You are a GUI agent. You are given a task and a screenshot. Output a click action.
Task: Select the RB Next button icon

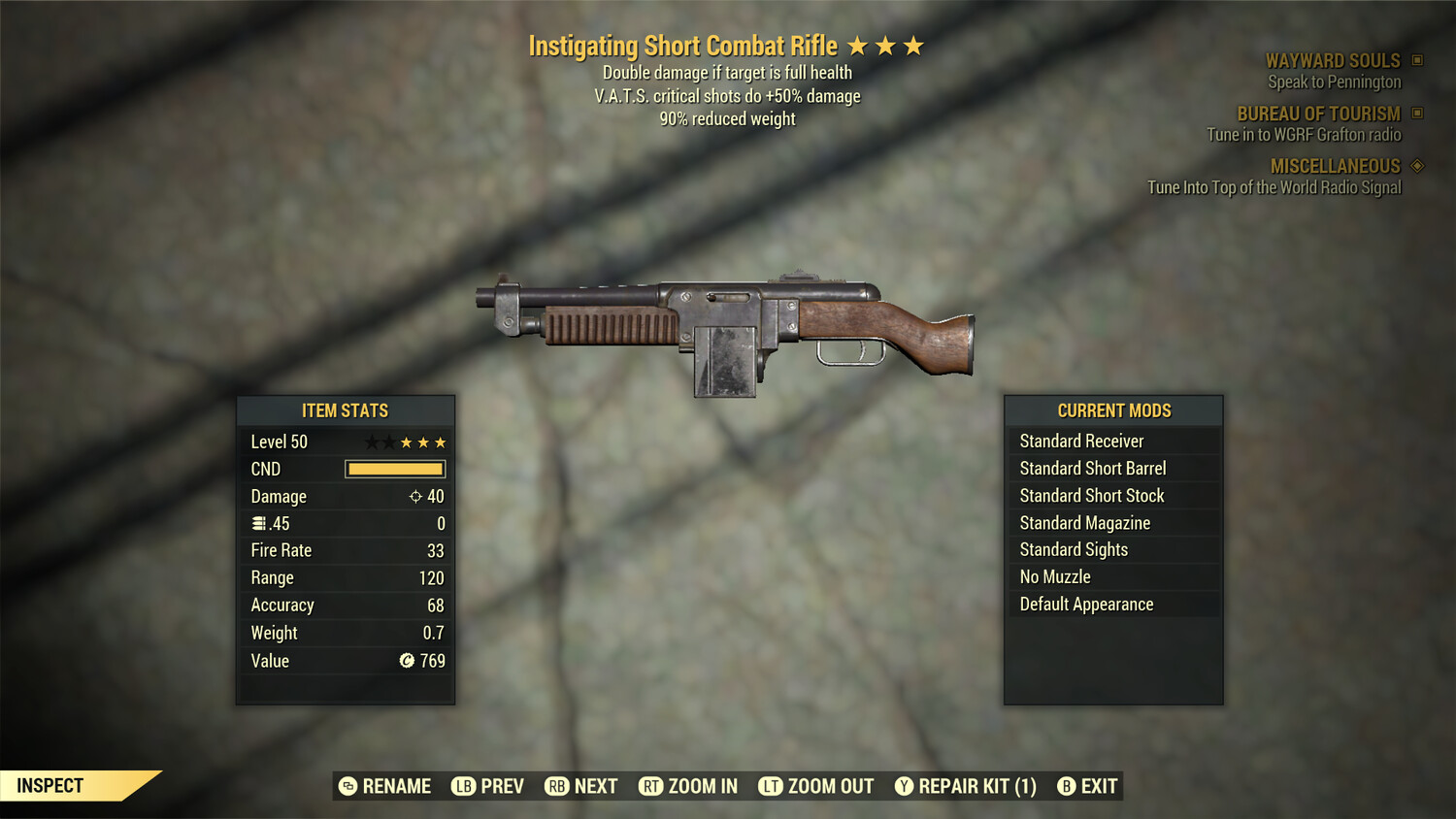click(x=558, y=786)
